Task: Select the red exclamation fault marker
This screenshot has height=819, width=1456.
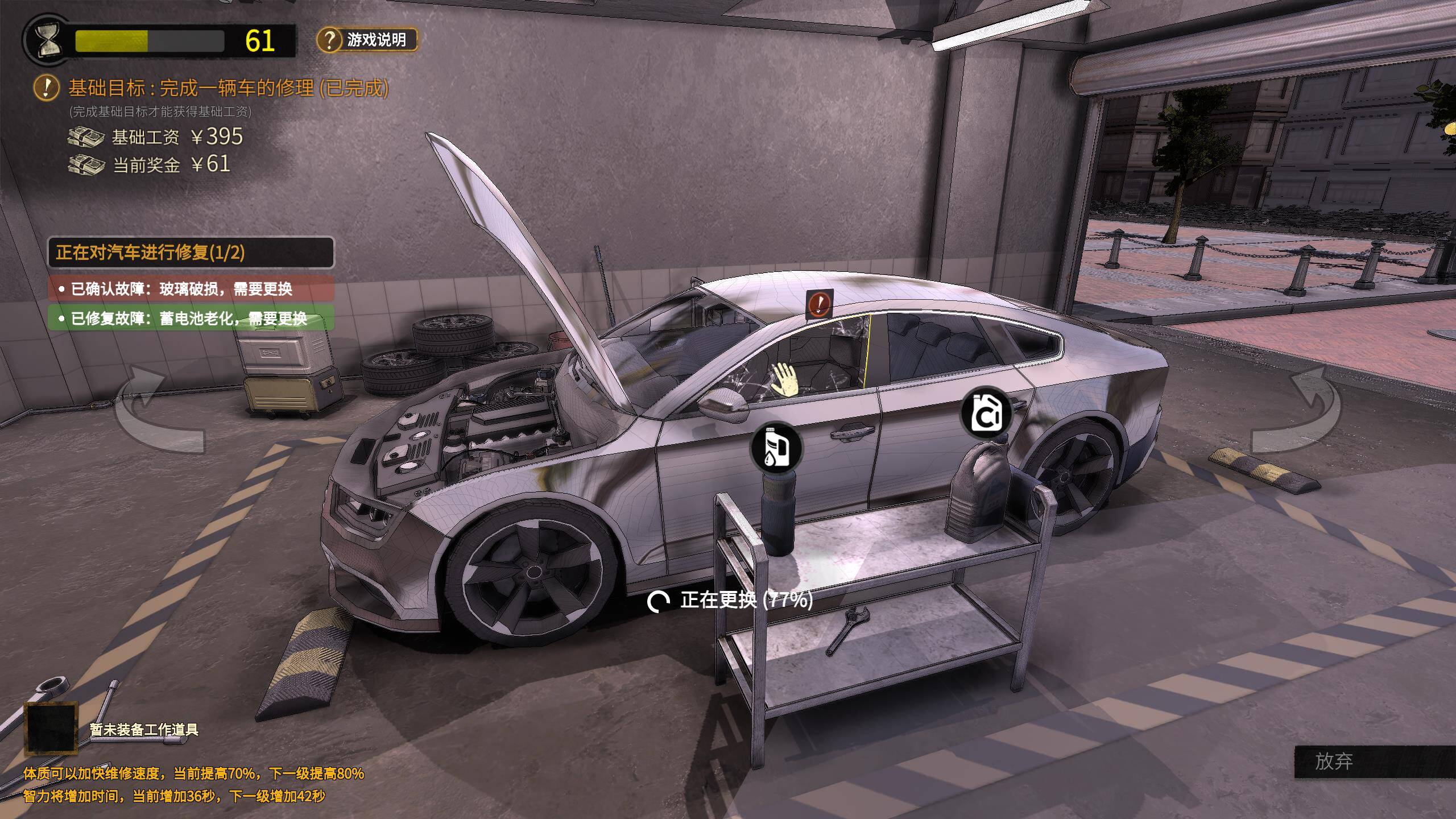Action: pos(819,303)
